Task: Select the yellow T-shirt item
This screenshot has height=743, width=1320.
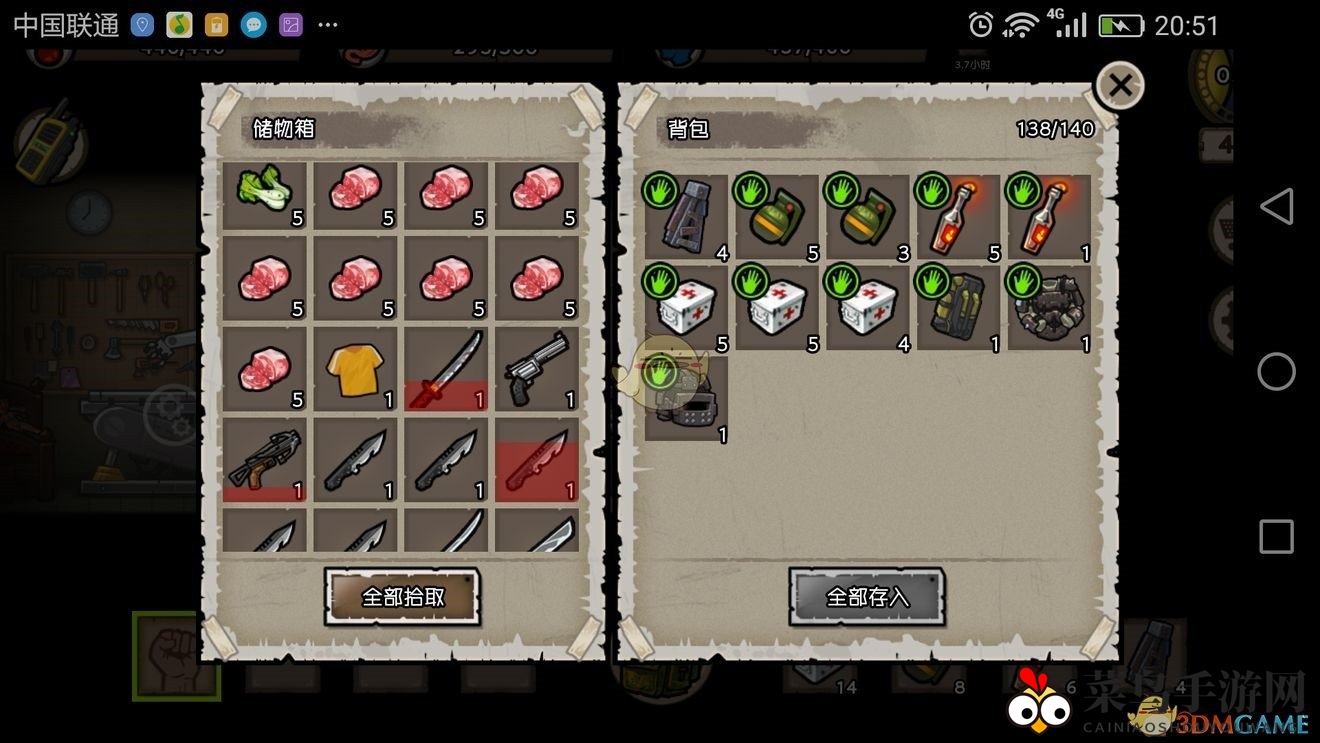Action: (x=356, y=369)
